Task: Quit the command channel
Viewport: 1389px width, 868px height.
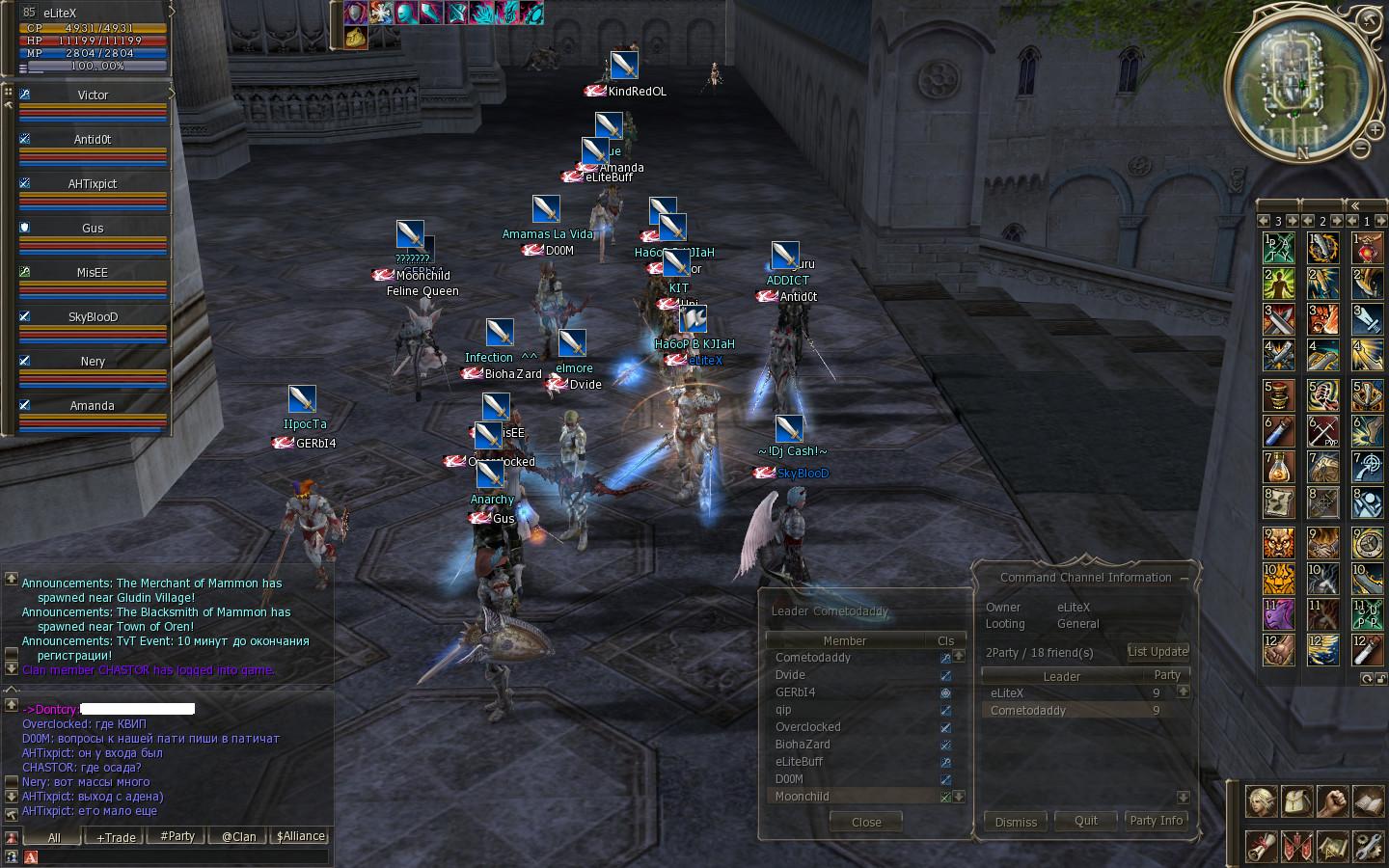Action: coord(1086,821)
